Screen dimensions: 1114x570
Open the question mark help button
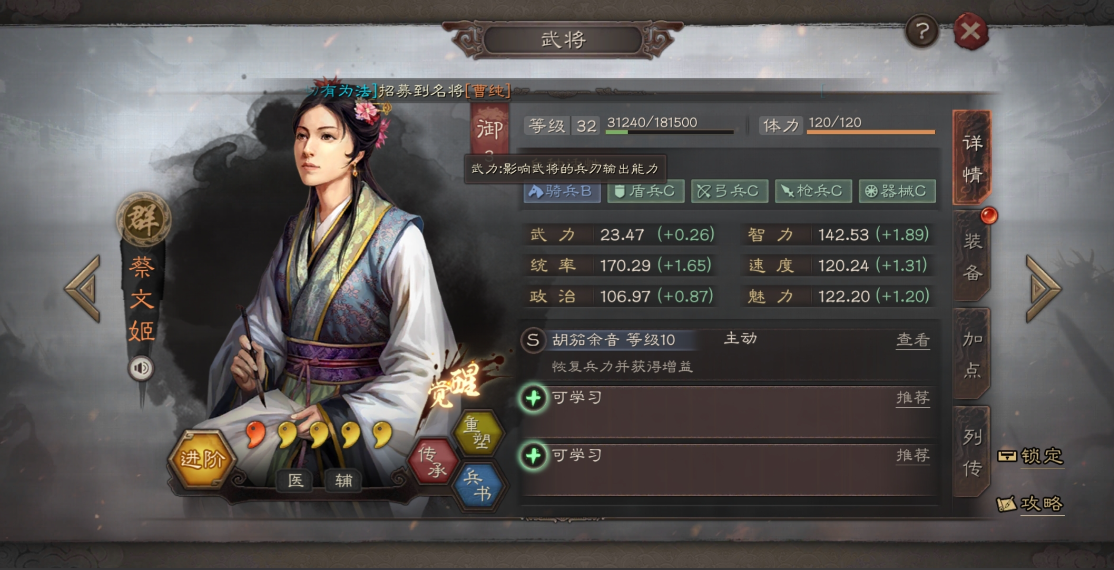pos(921,32)
